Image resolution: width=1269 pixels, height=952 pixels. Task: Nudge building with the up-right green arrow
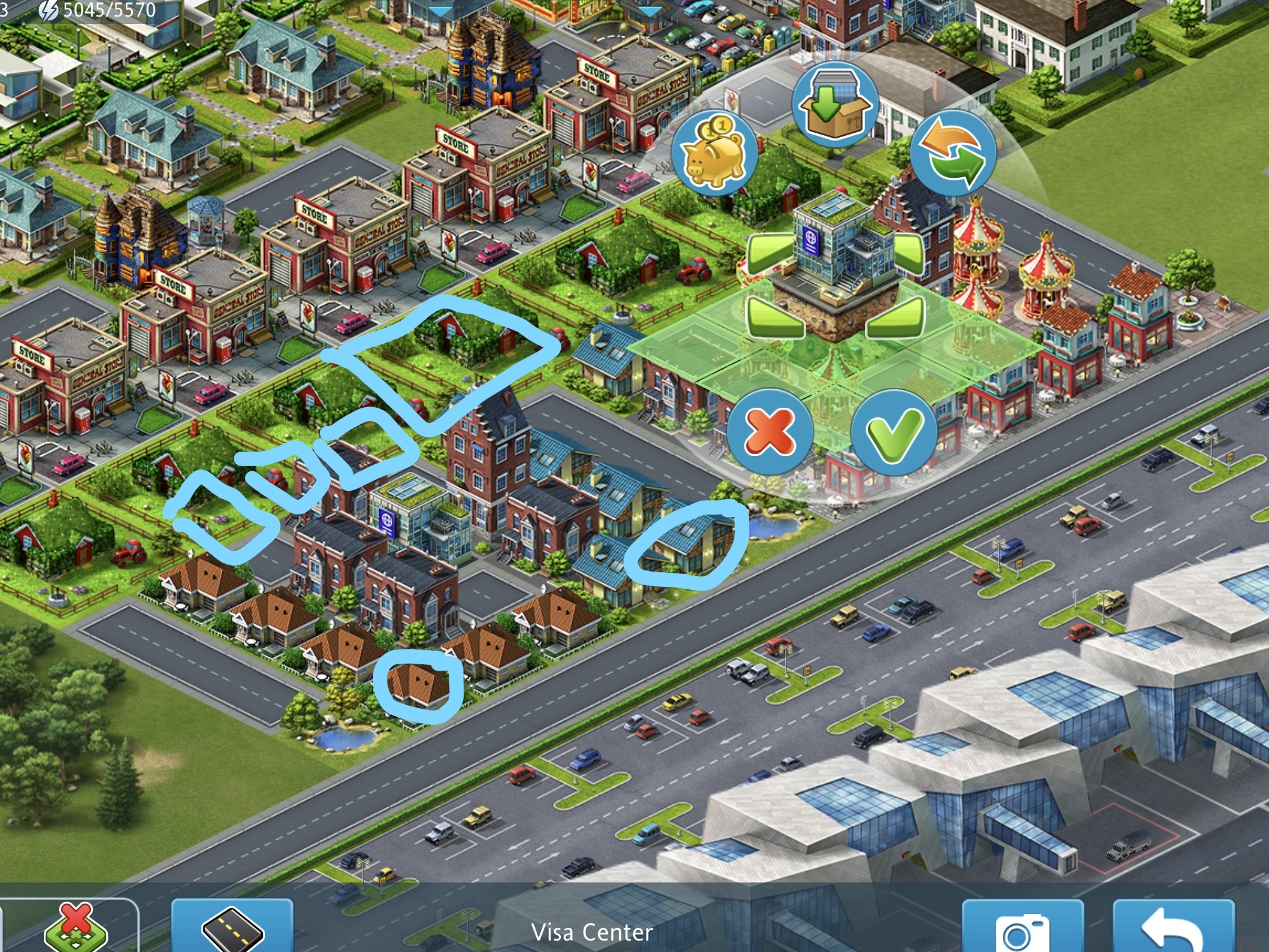908,251
